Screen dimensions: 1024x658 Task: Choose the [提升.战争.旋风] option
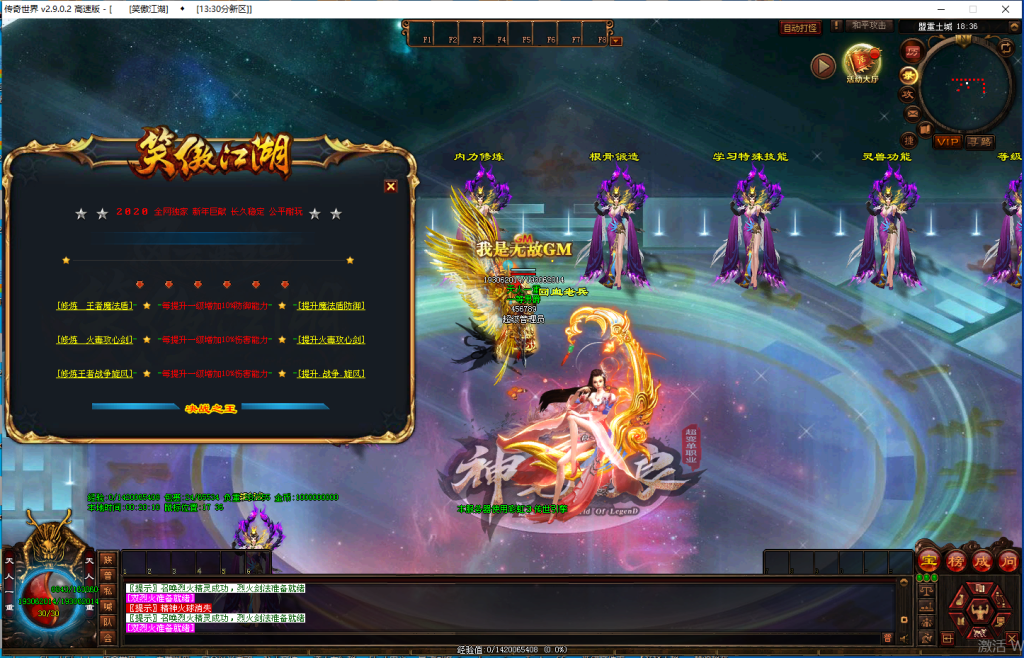331,374
